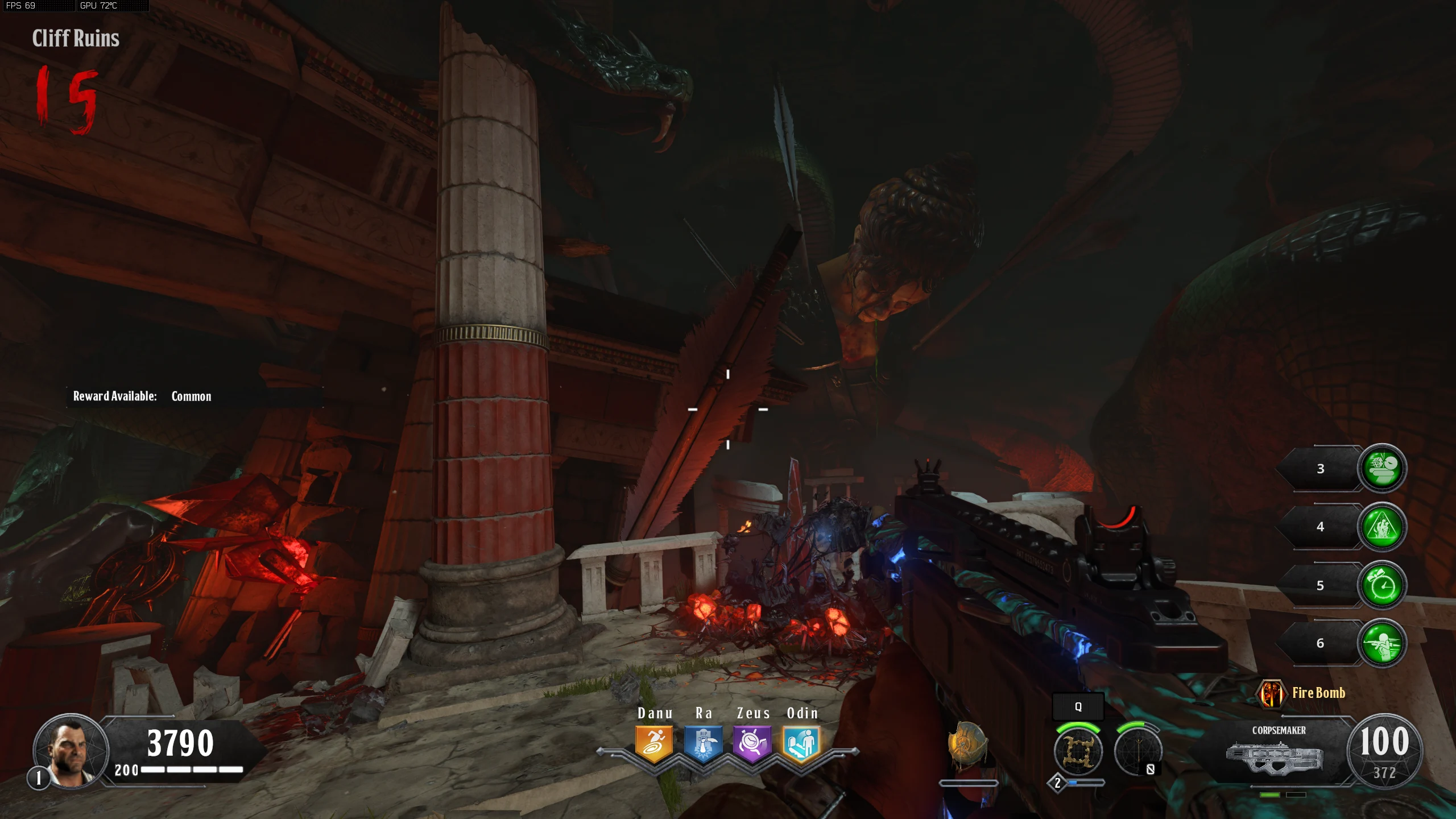This screenshot has height=819, width=1456.
Task: Activate the four-bladed special weapon icon
Action: coord(1078,751)
